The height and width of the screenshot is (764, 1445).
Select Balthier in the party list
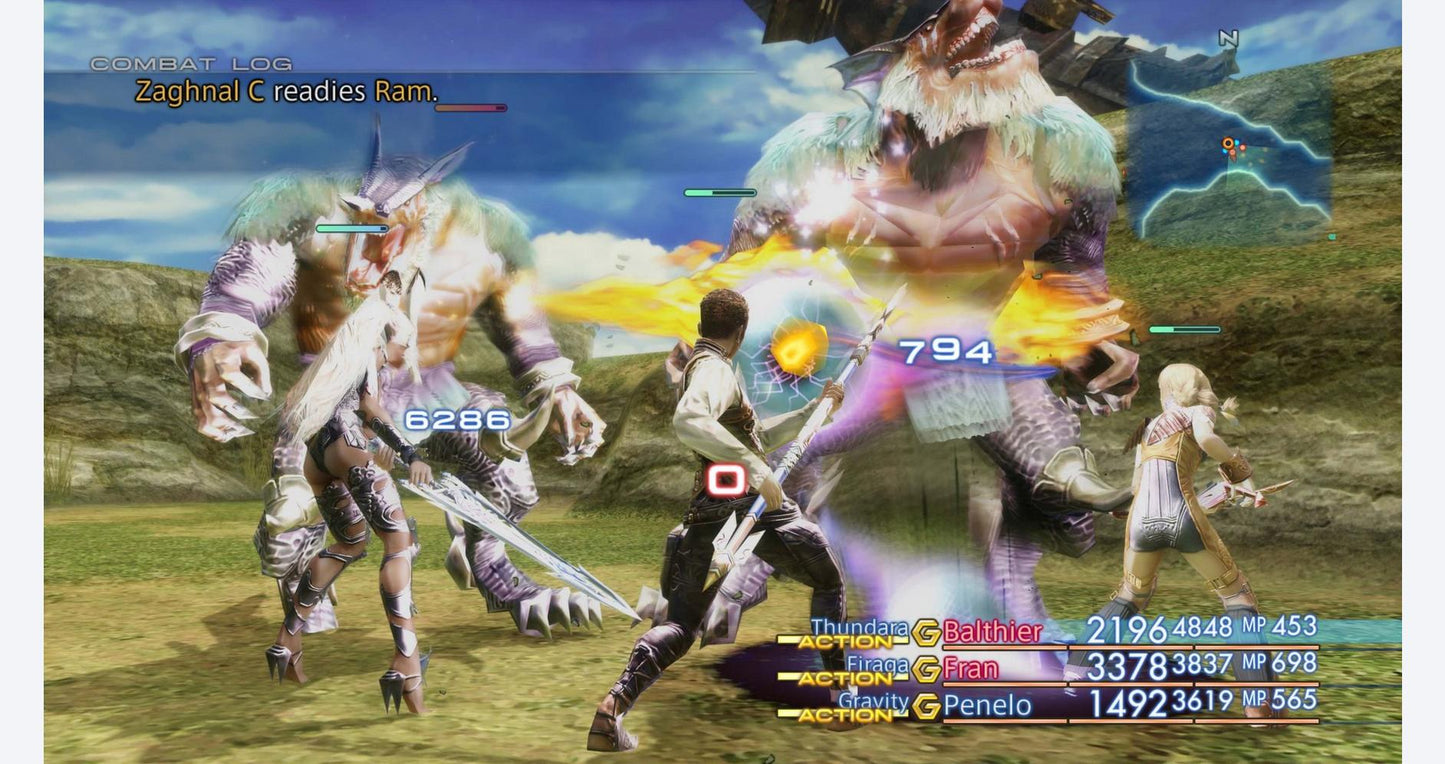[x=992, y=631]
